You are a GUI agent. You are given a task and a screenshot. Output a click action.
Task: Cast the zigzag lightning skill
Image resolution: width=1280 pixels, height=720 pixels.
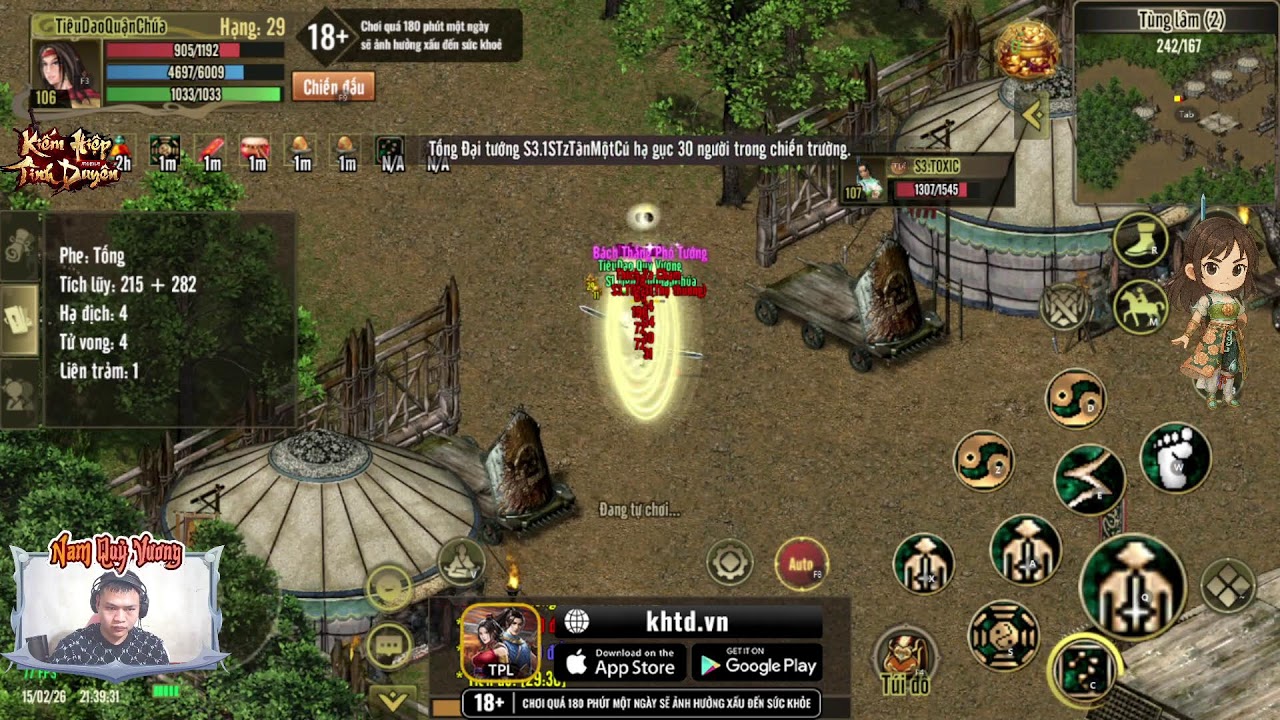[x=1089, y=480]
